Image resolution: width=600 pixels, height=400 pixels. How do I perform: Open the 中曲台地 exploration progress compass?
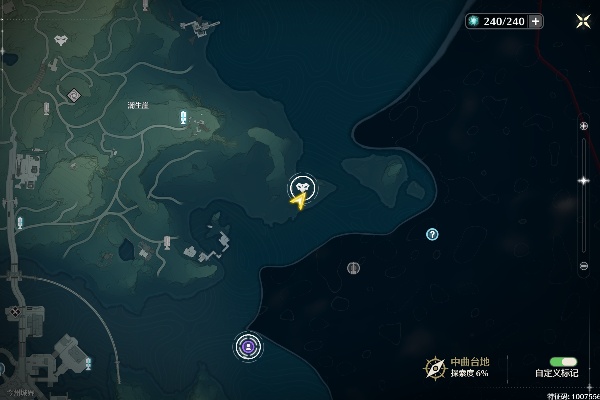[x=434, y=367]
